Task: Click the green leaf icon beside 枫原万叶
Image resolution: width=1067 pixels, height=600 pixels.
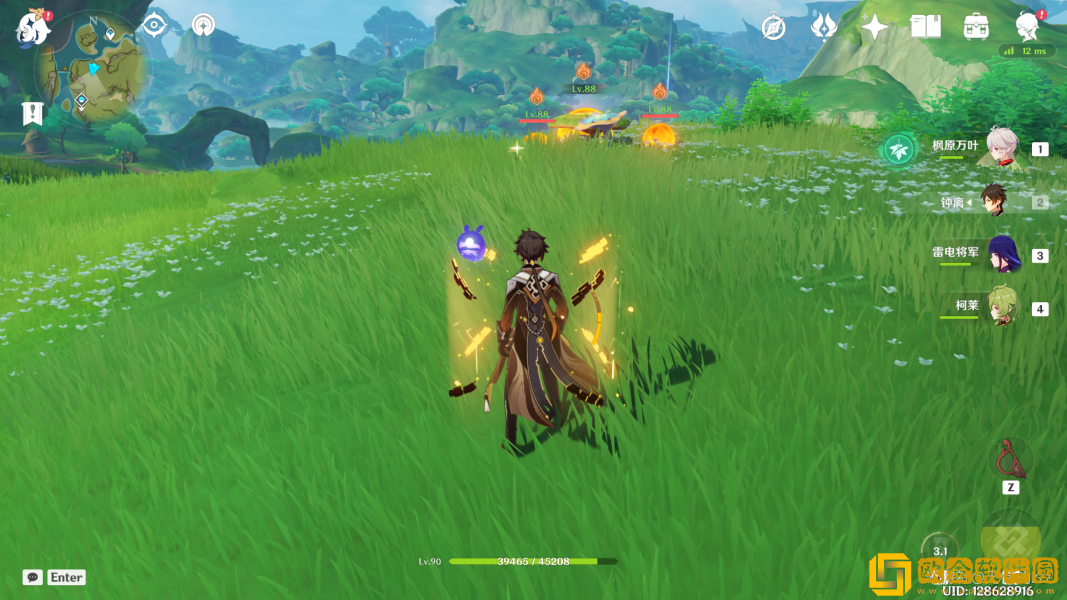Action: 898,150
